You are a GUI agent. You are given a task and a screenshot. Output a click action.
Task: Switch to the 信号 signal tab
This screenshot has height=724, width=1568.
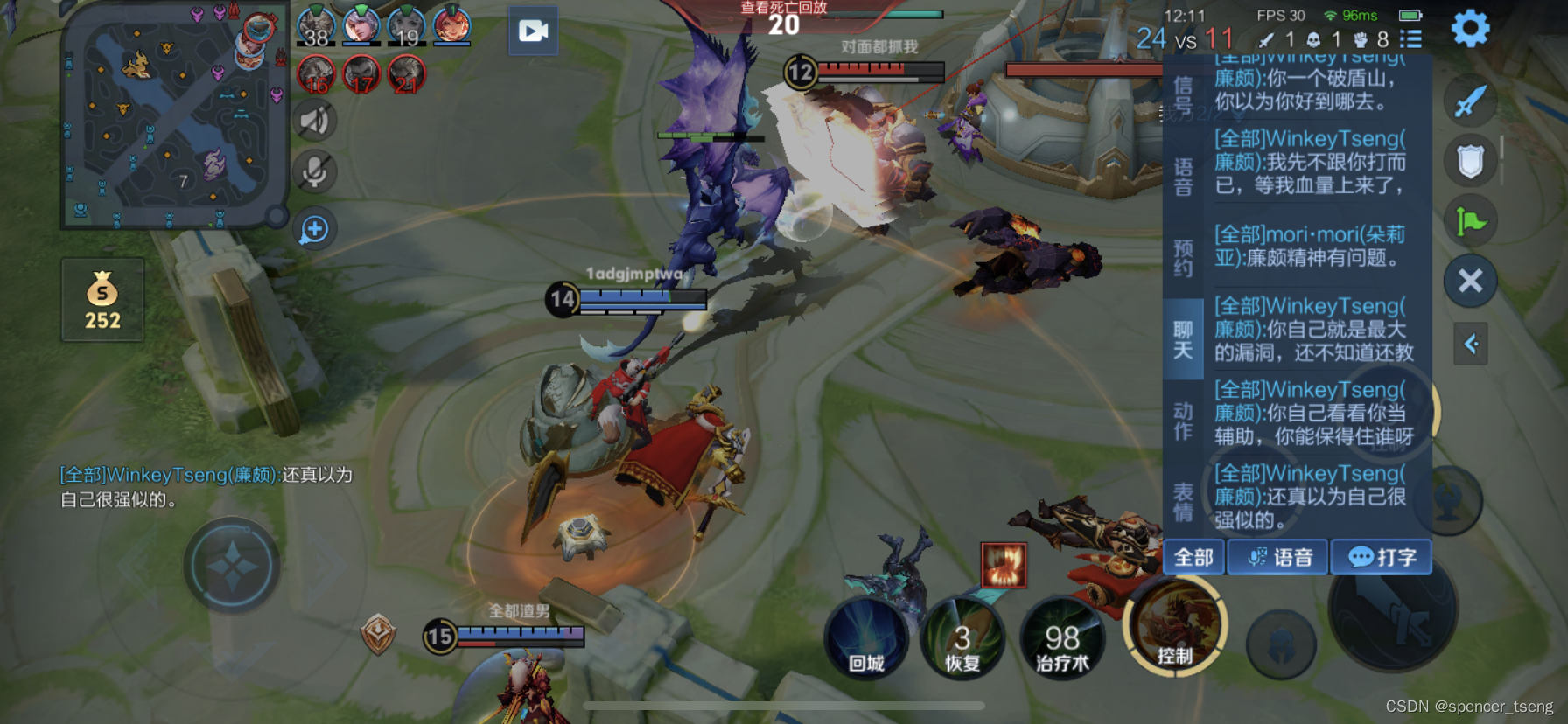pyautogui.click(x=1183, y=96)
